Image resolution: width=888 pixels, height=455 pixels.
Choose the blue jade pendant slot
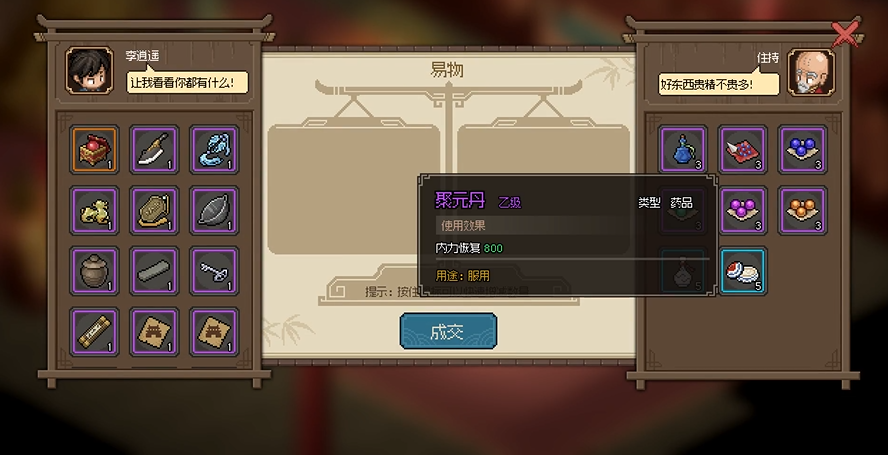tap(214, 150)
